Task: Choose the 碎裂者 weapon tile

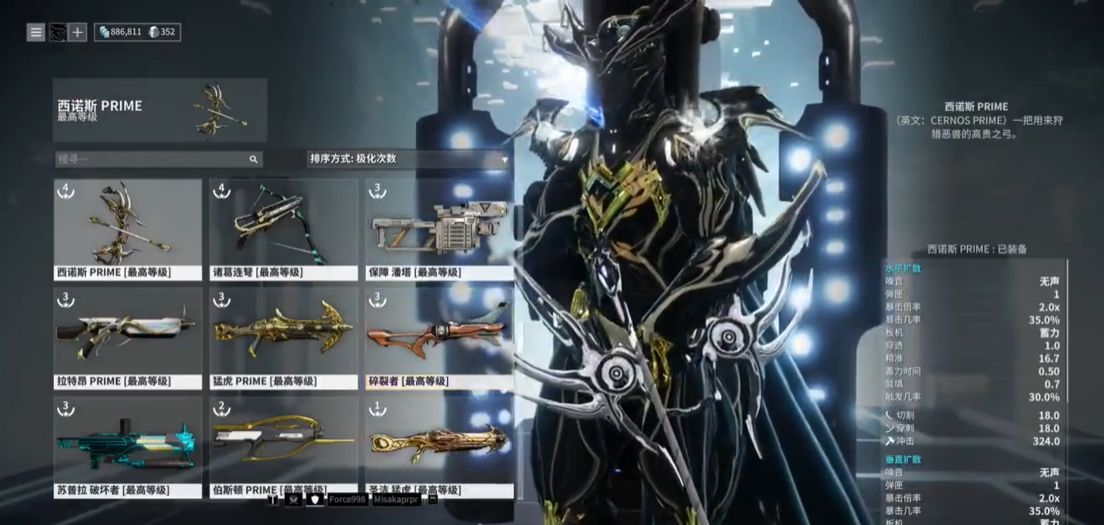Action: point(438,338)
